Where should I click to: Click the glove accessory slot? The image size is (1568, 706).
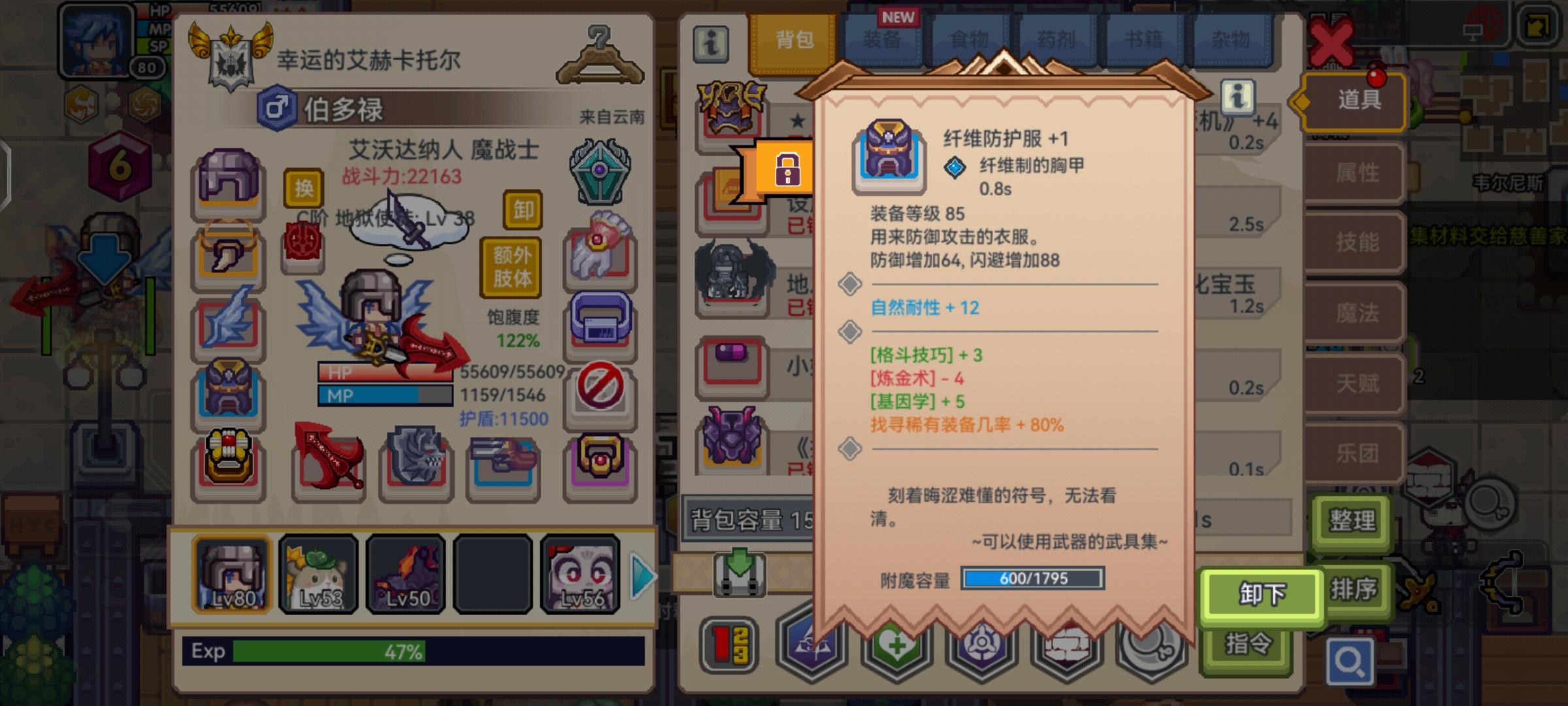point(600,255)
